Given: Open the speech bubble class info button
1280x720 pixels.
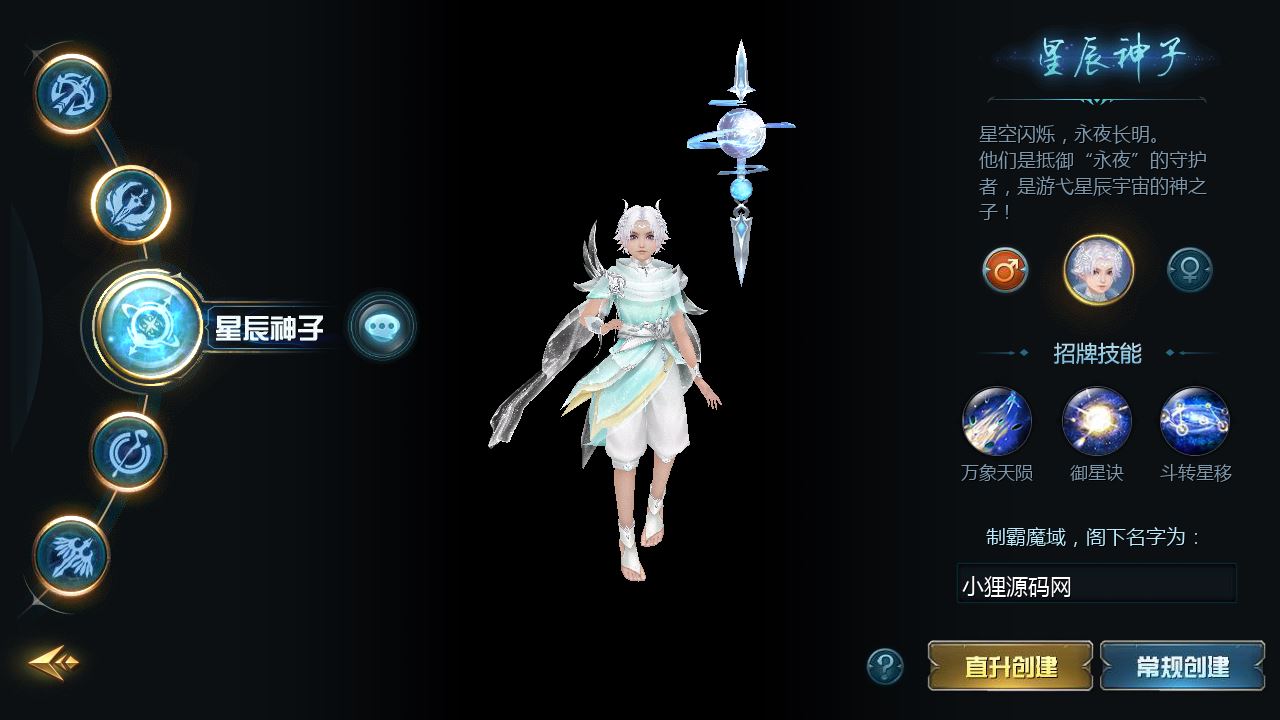Looking at the screenshot, I should coord(382,326).
